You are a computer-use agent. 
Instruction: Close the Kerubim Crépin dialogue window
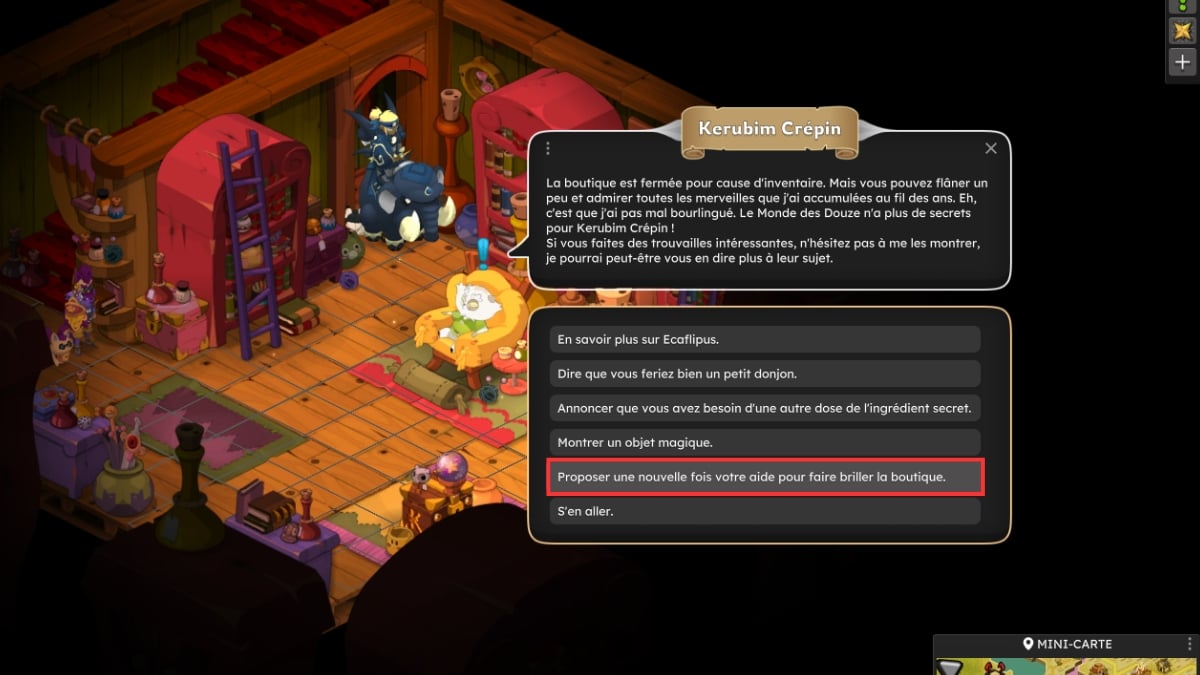pyautogui.click(x=990, y=148)
